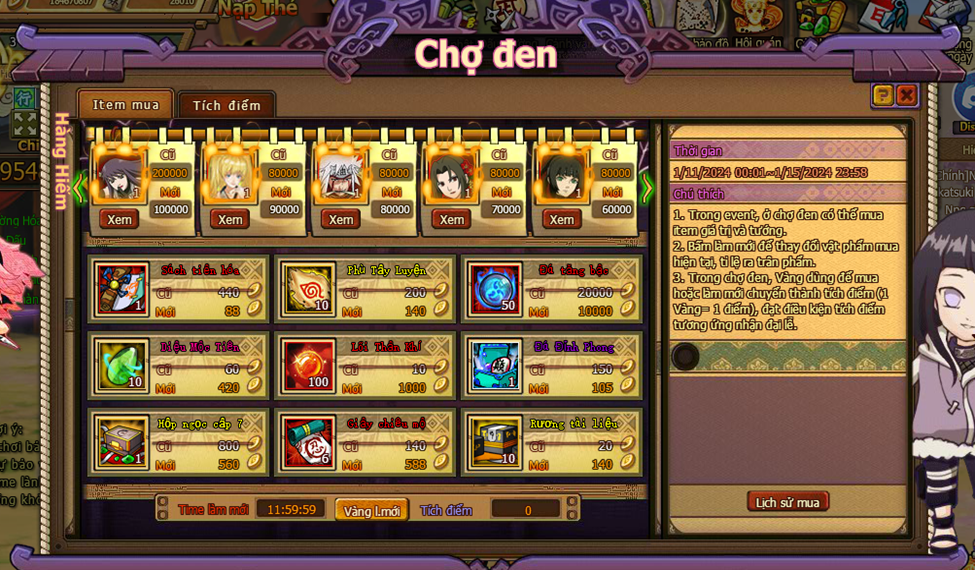This screenshot has height=570, width=975.
Task: View the hero priced at 100000
Action: (x=120, y=219)
